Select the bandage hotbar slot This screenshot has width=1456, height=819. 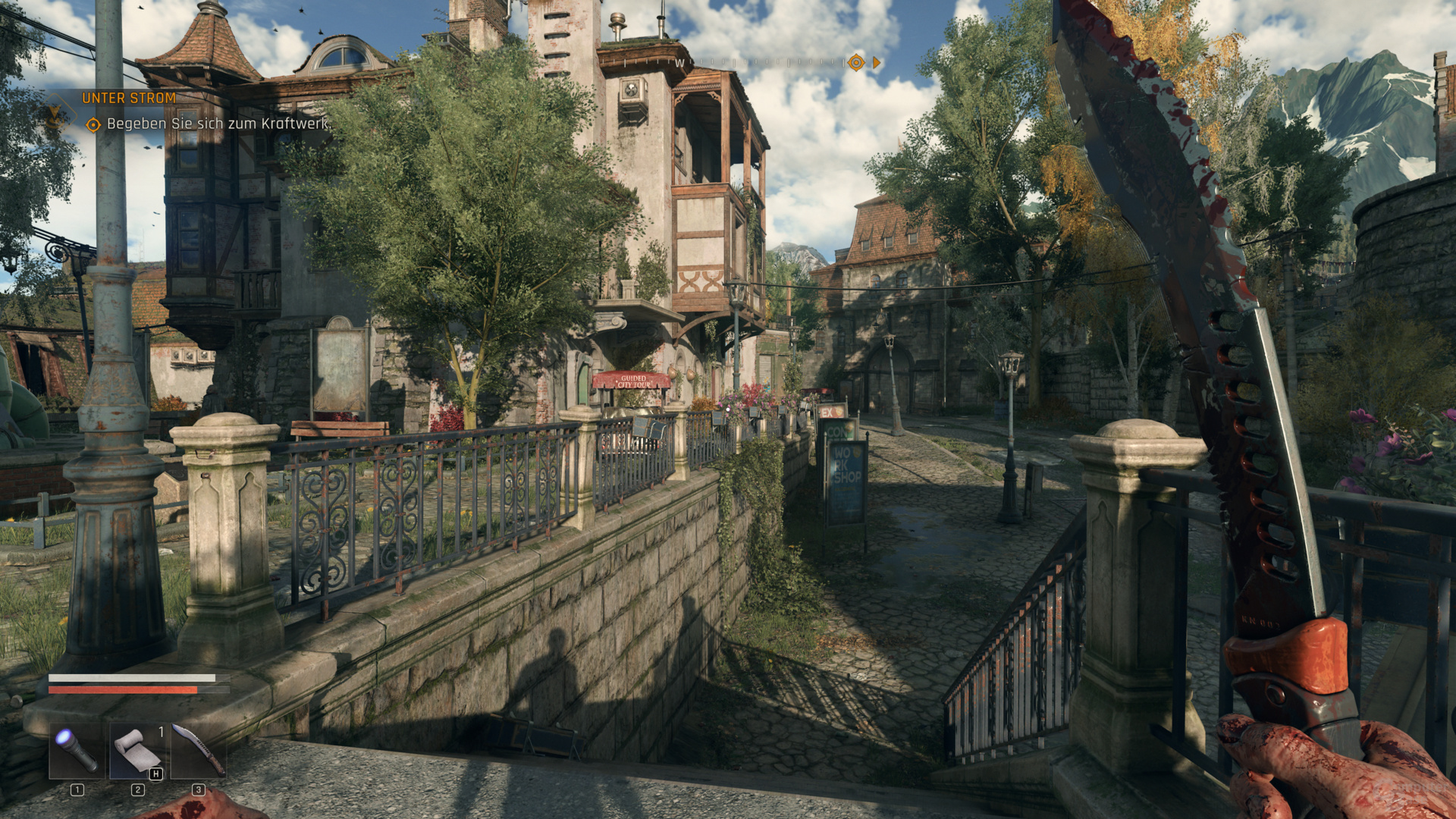pyautogui.click(x=137, y=750)
